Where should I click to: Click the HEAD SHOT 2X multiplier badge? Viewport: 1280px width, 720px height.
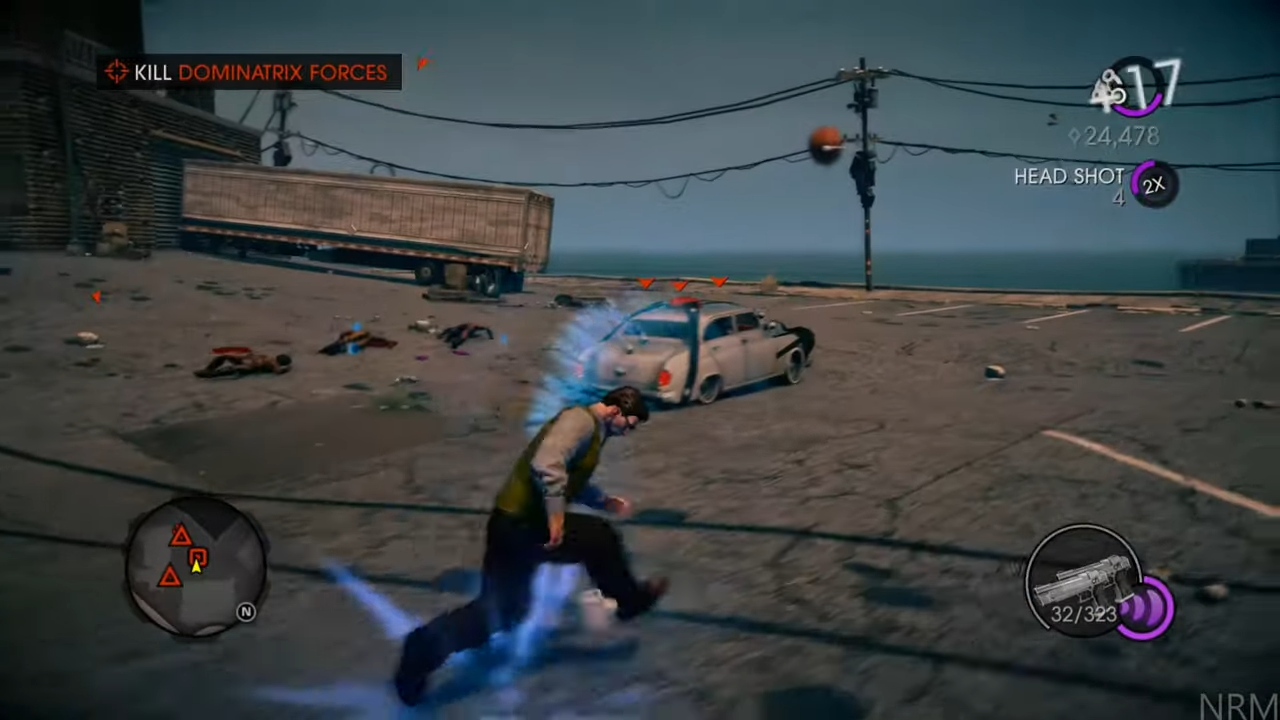click(1155, 184)
